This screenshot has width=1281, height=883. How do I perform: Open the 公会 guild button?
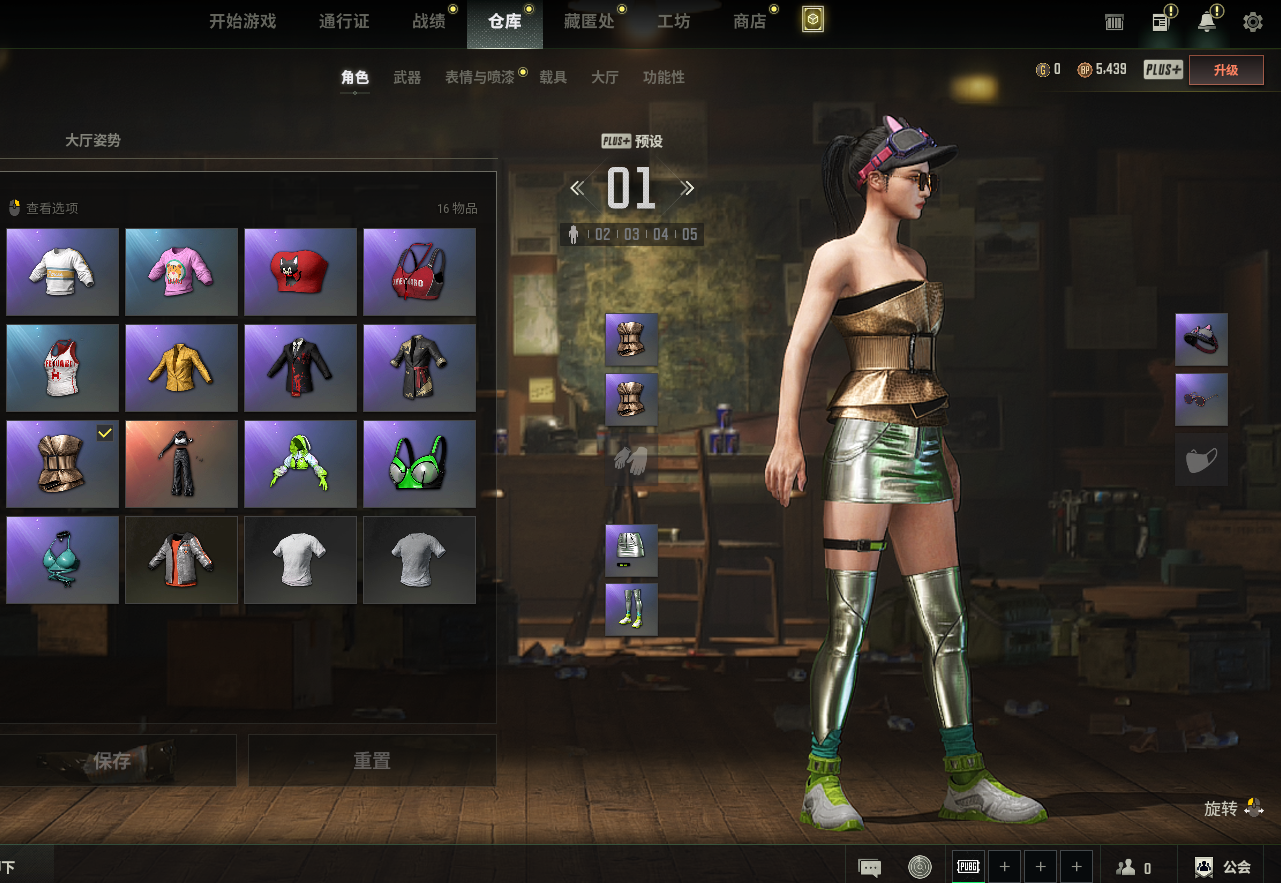click(x=1224, y=867)
